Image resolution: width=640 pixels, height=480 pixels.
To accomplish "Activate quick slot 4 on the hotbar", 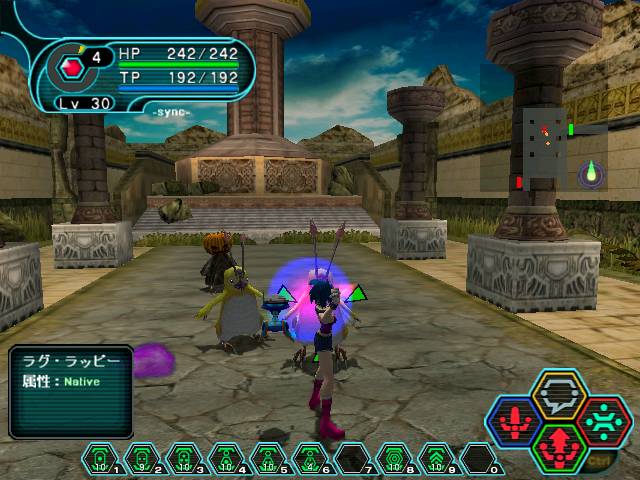I will [x=225, y=460].
